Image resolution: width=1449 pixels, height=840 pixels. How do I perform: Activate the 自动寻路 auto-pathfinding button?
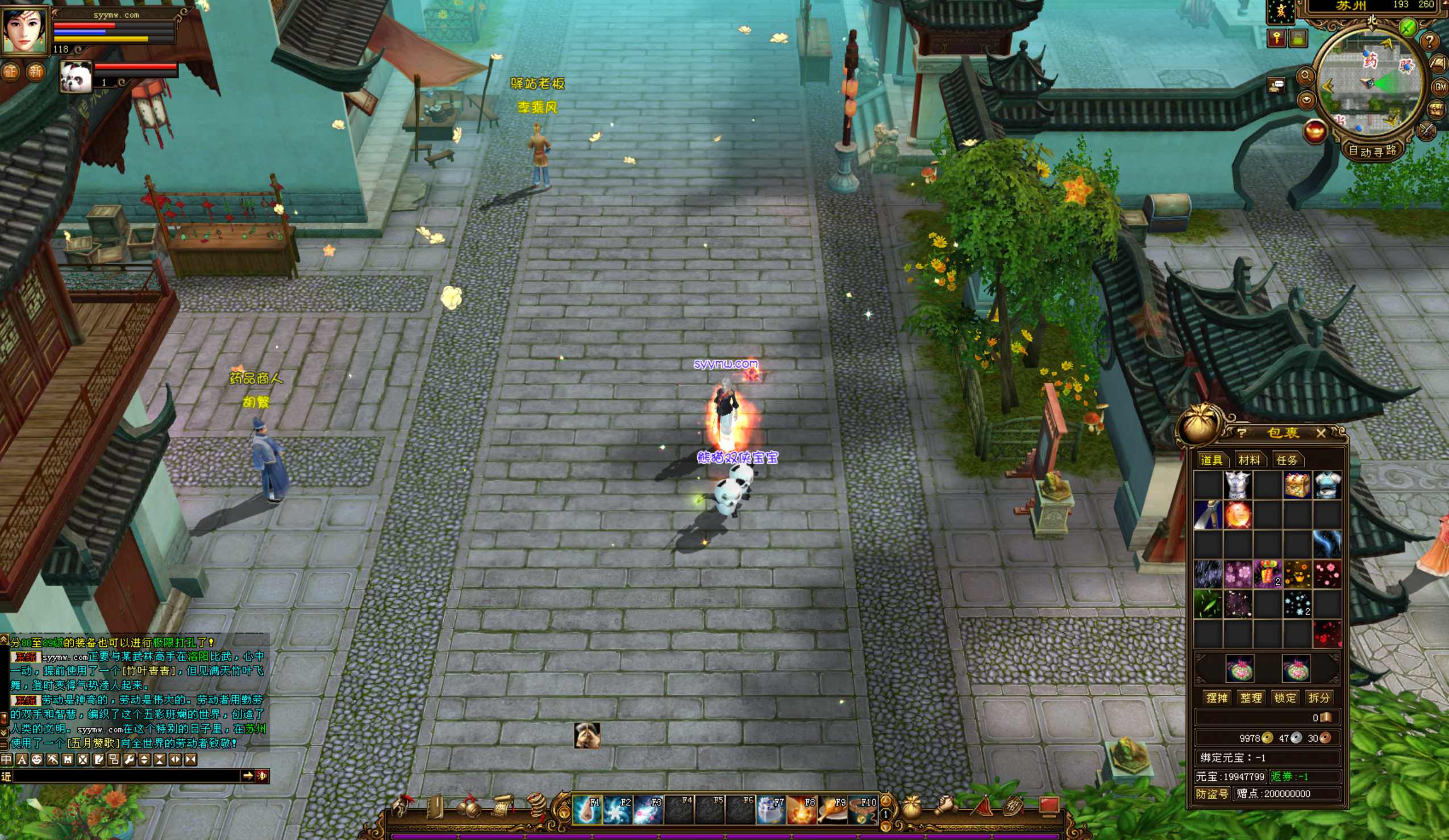1372,151
